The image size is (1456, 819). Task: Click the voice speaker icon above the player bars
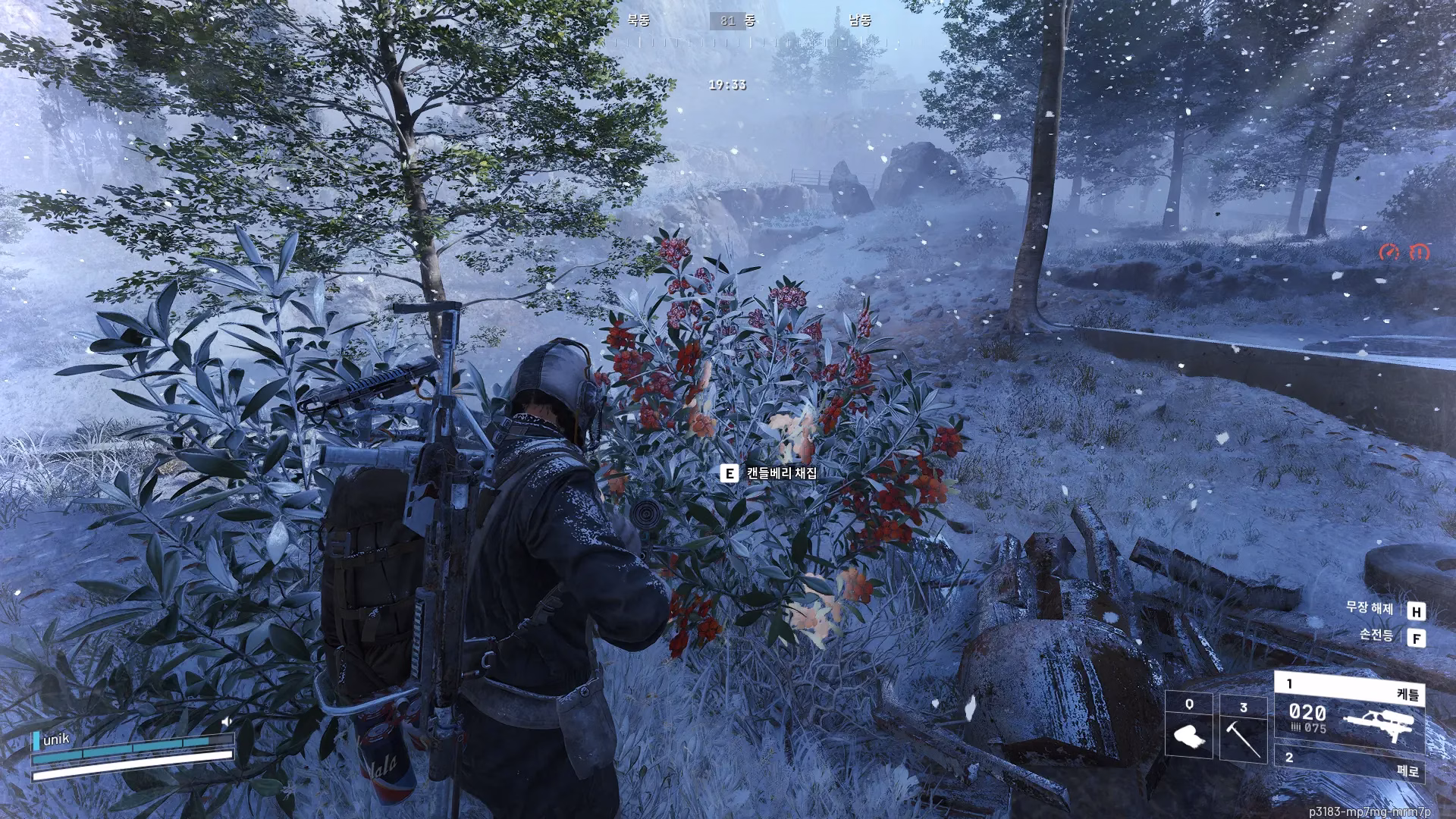(x=226, y=721)
